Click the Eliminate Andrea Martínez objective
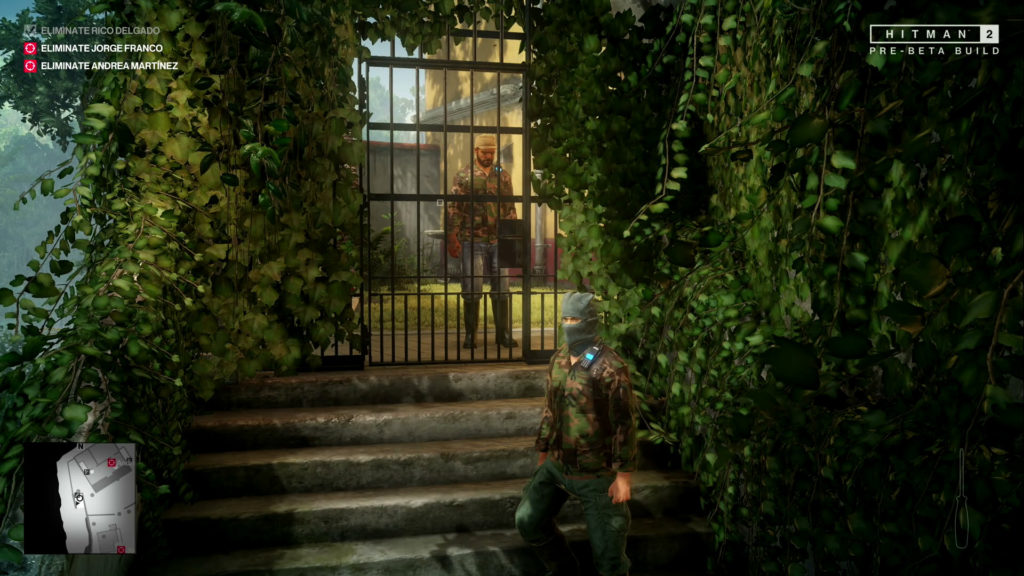 tap(100, 66)
